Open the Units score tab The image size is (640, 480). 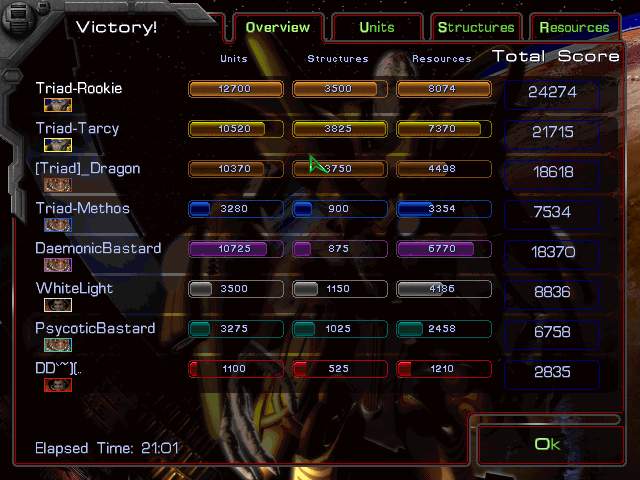pos(377,28)
